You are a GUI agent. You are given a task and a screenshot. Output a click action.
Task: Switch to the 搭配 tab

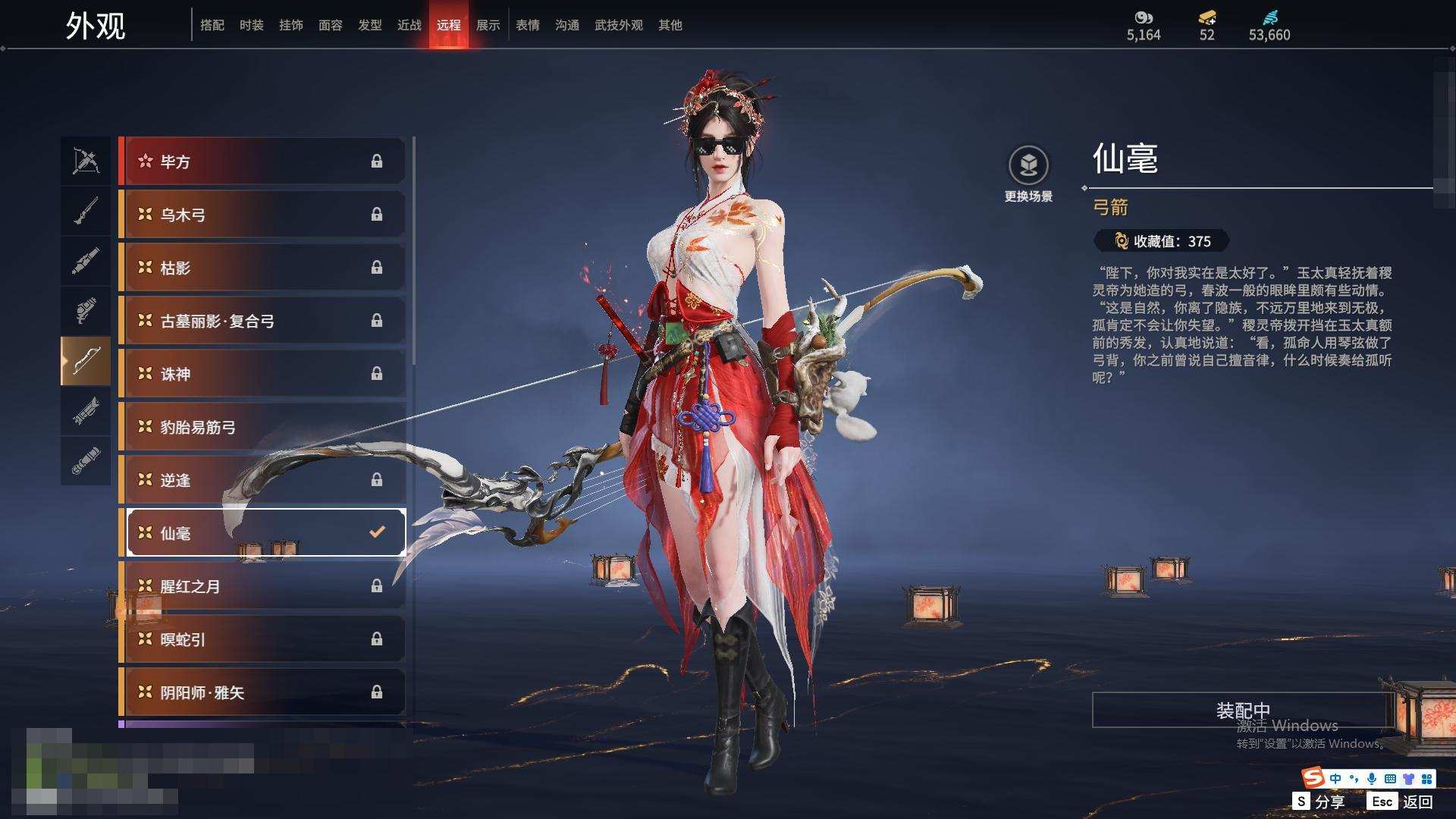click(212, 25)
